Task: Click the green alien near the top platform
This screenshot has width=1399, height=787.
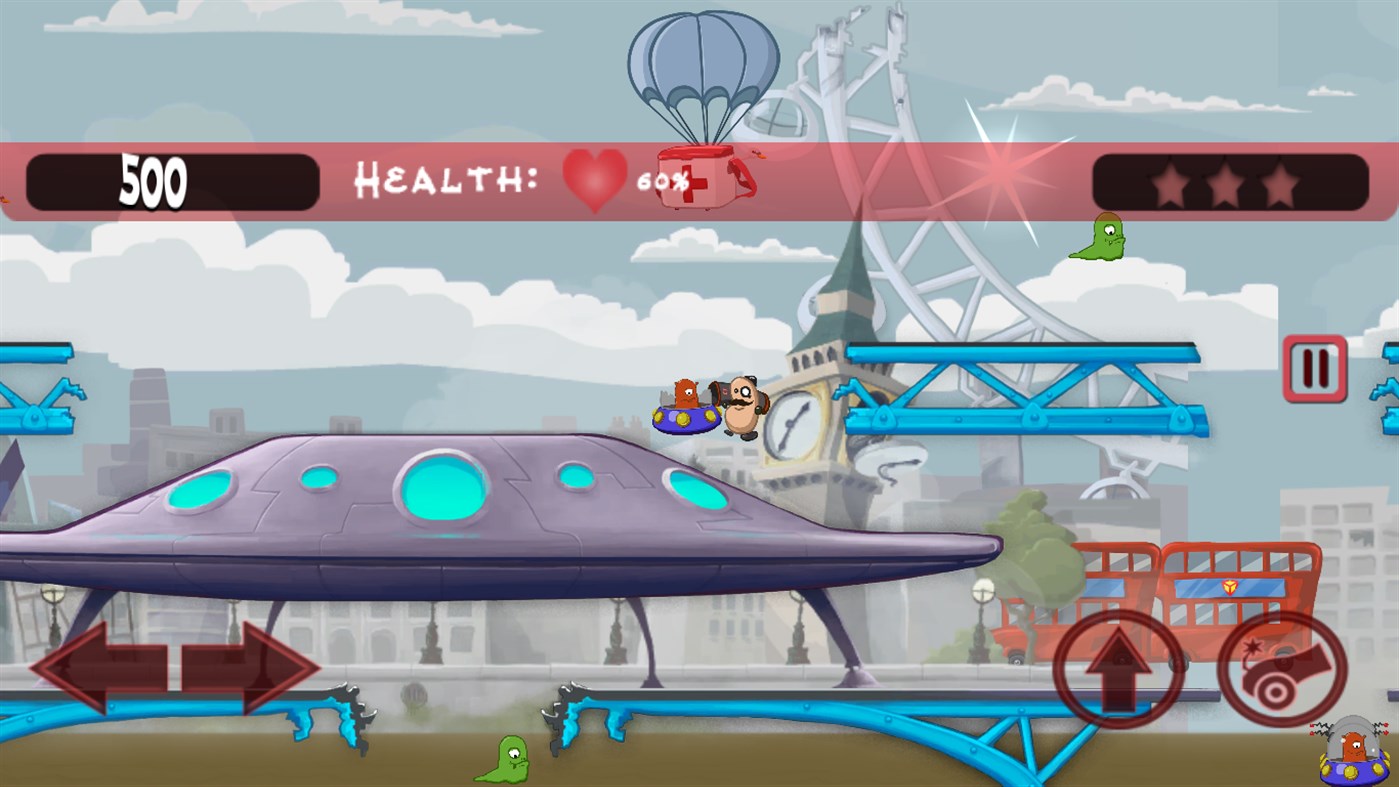Action: click(x=1104, y=240)
